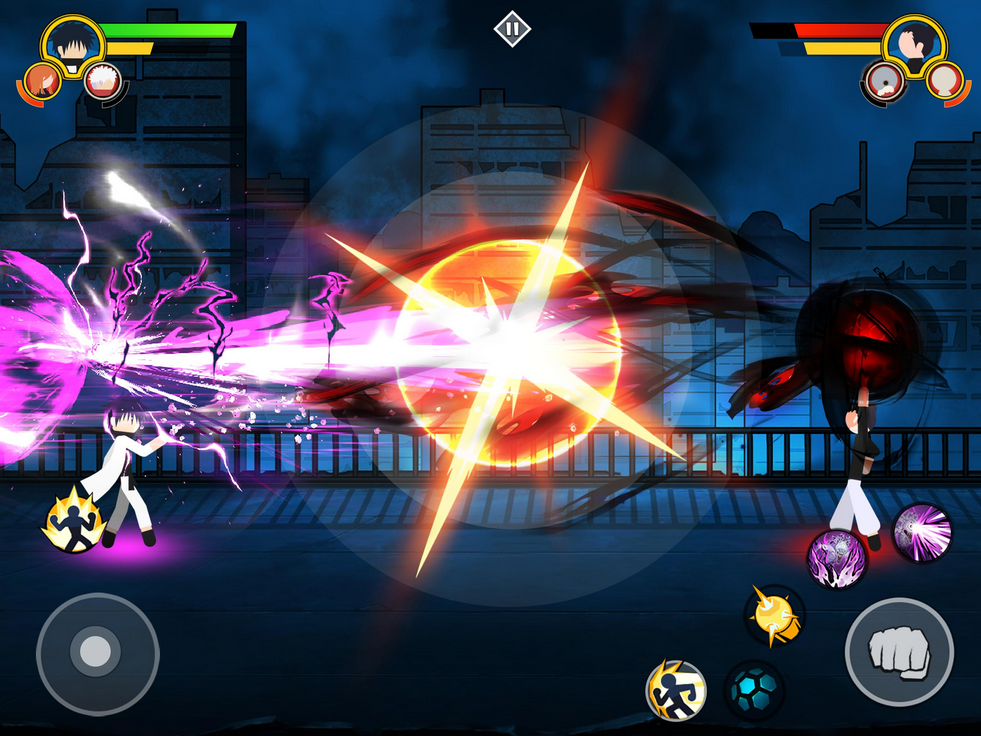
Task: Cast the purple flame aura skill
Action: pyautogui.click(x=837, y=558)
